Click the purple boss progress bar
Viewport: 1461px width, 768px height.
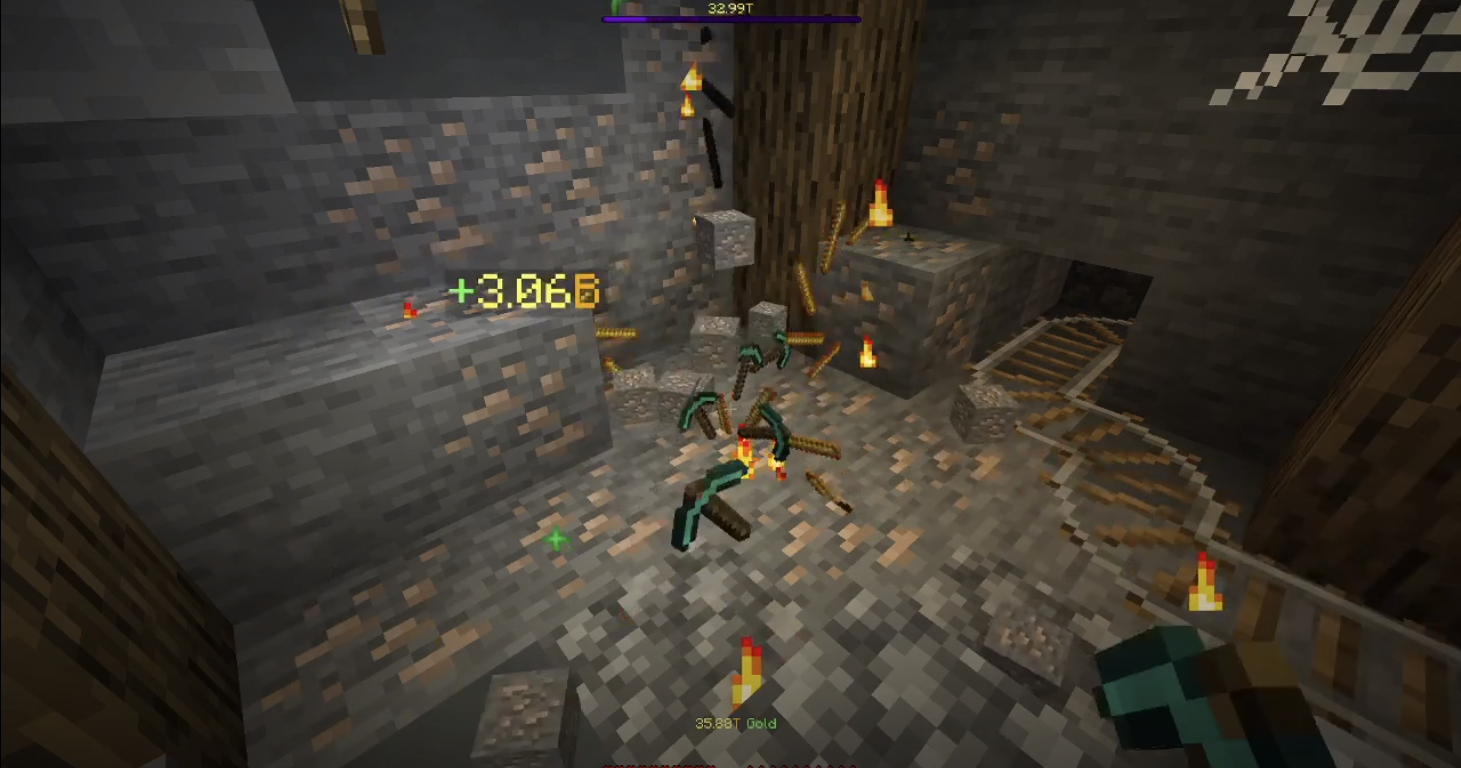pyautogui.click(x=730, y=18)
